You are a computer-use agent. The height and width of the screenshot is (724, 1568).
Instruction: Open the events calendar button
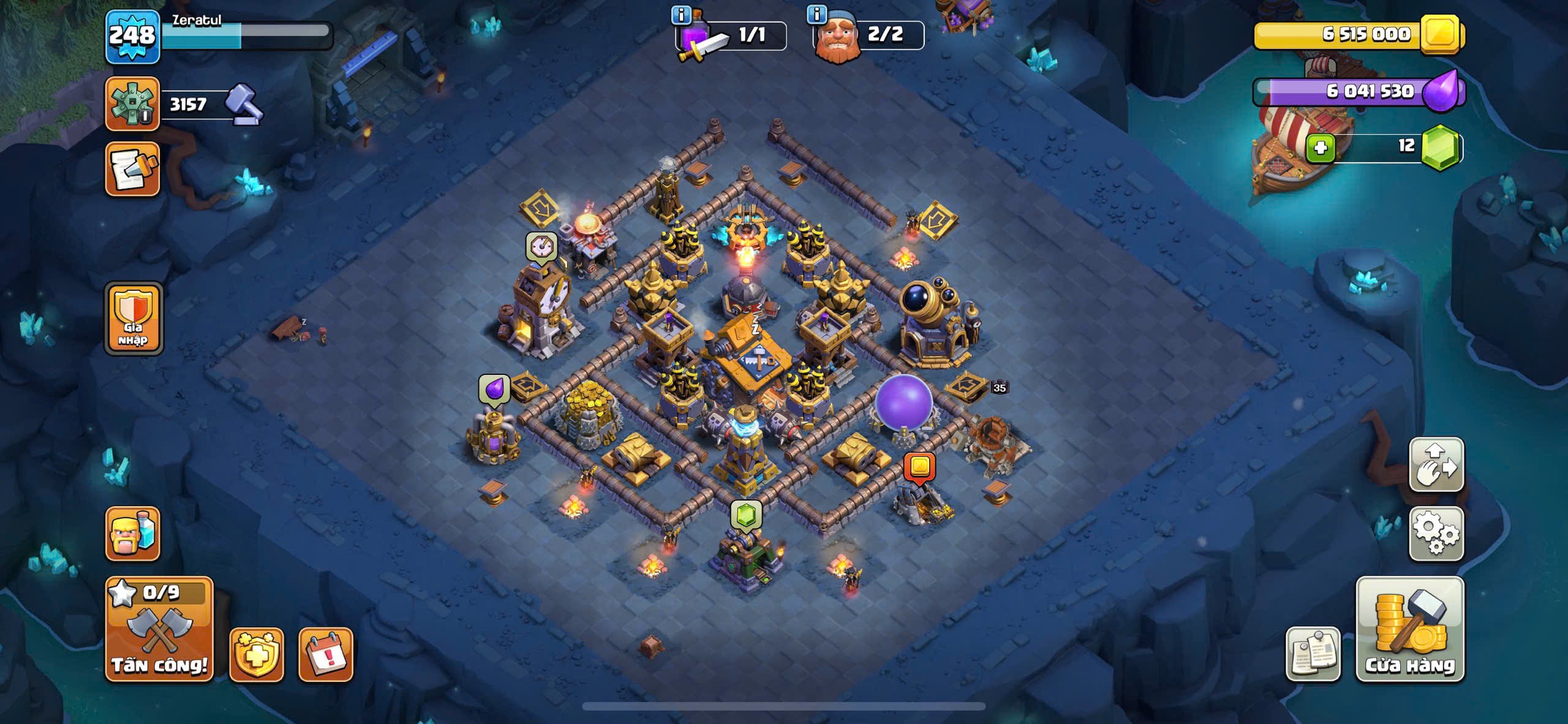[x=325, y=655]
